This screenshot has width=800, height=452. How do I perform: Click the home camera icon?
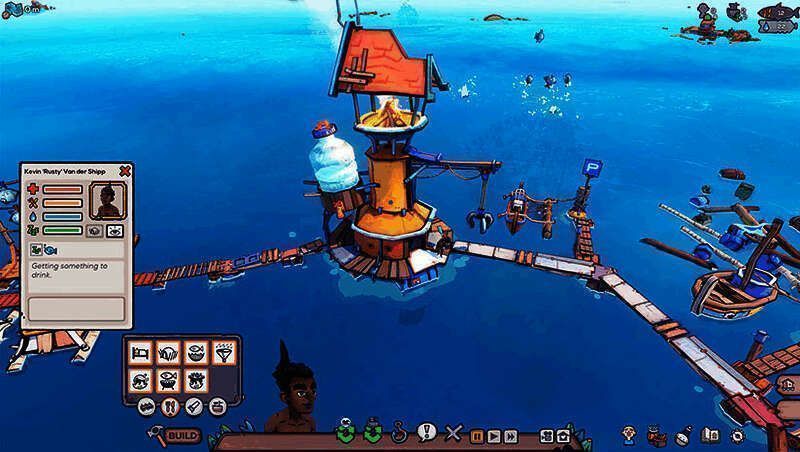click(x=565, y=436)
